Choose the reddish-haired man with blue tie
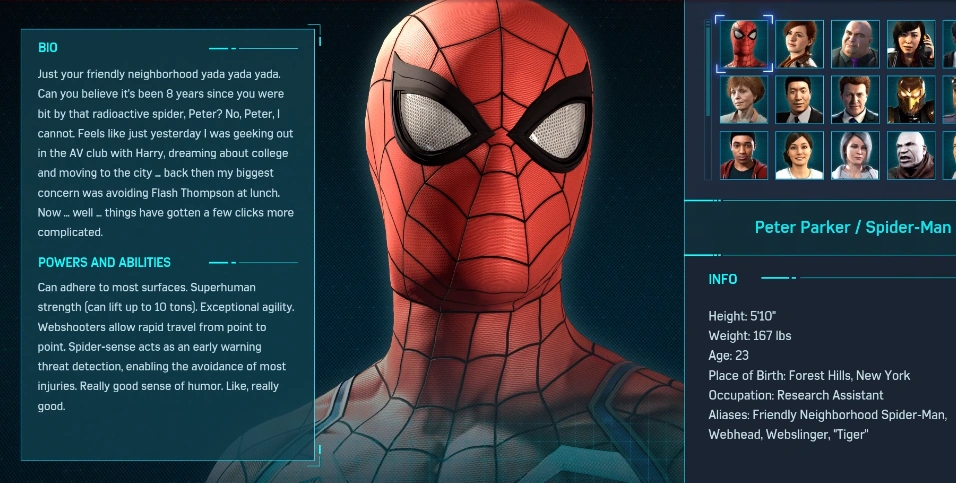The image size is (956, 483). pyautogui.click(x=855, y=100)
